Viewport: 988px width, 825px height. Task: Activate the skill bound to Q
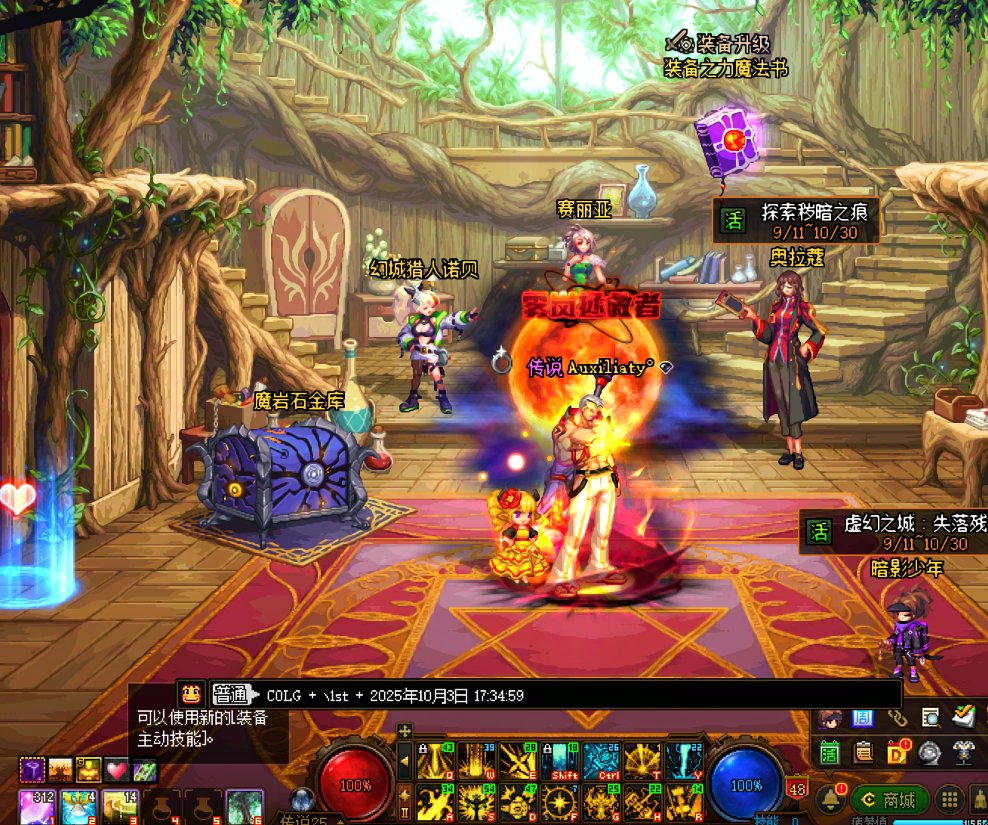coord(435,762)
